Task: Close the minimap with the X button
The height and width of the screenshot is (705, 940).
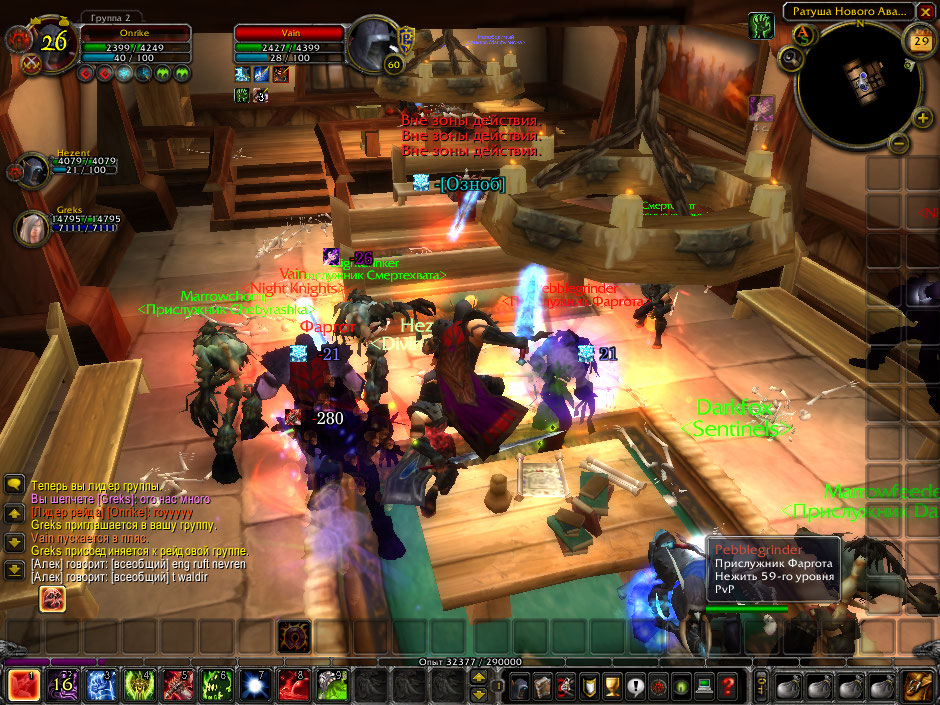Action: 925,11
